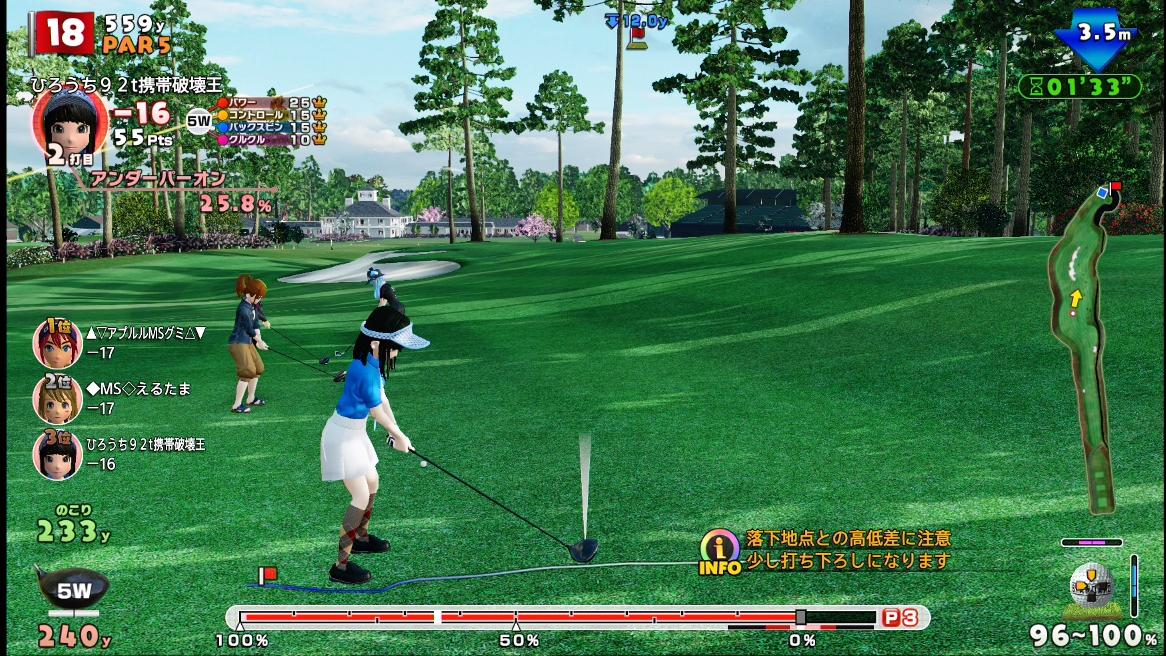
Task: Click the blue wind direction arrow
Action: point(1097,38)
